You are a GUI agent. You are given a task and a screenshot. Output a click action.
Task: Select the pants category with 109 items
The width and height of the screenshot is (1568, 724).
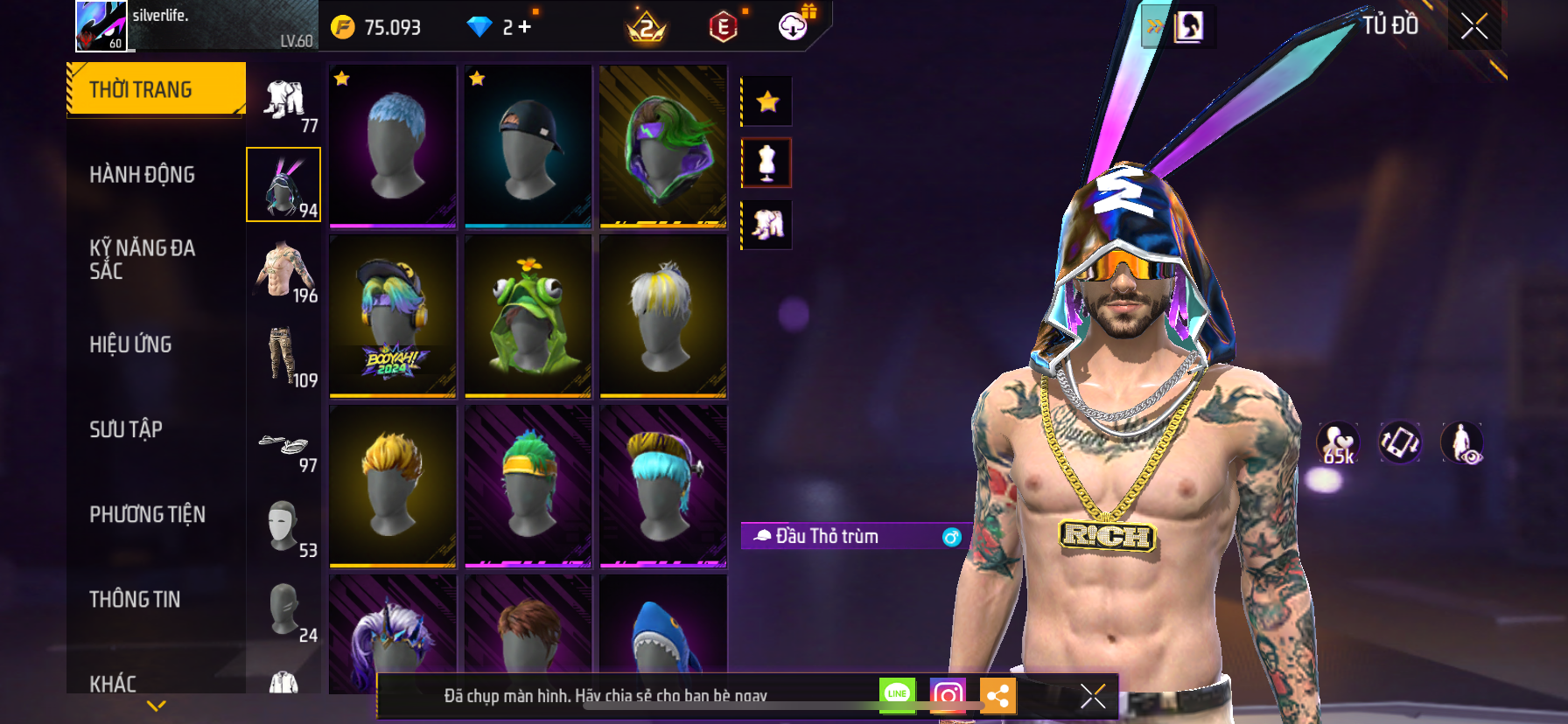click(284, 358)
